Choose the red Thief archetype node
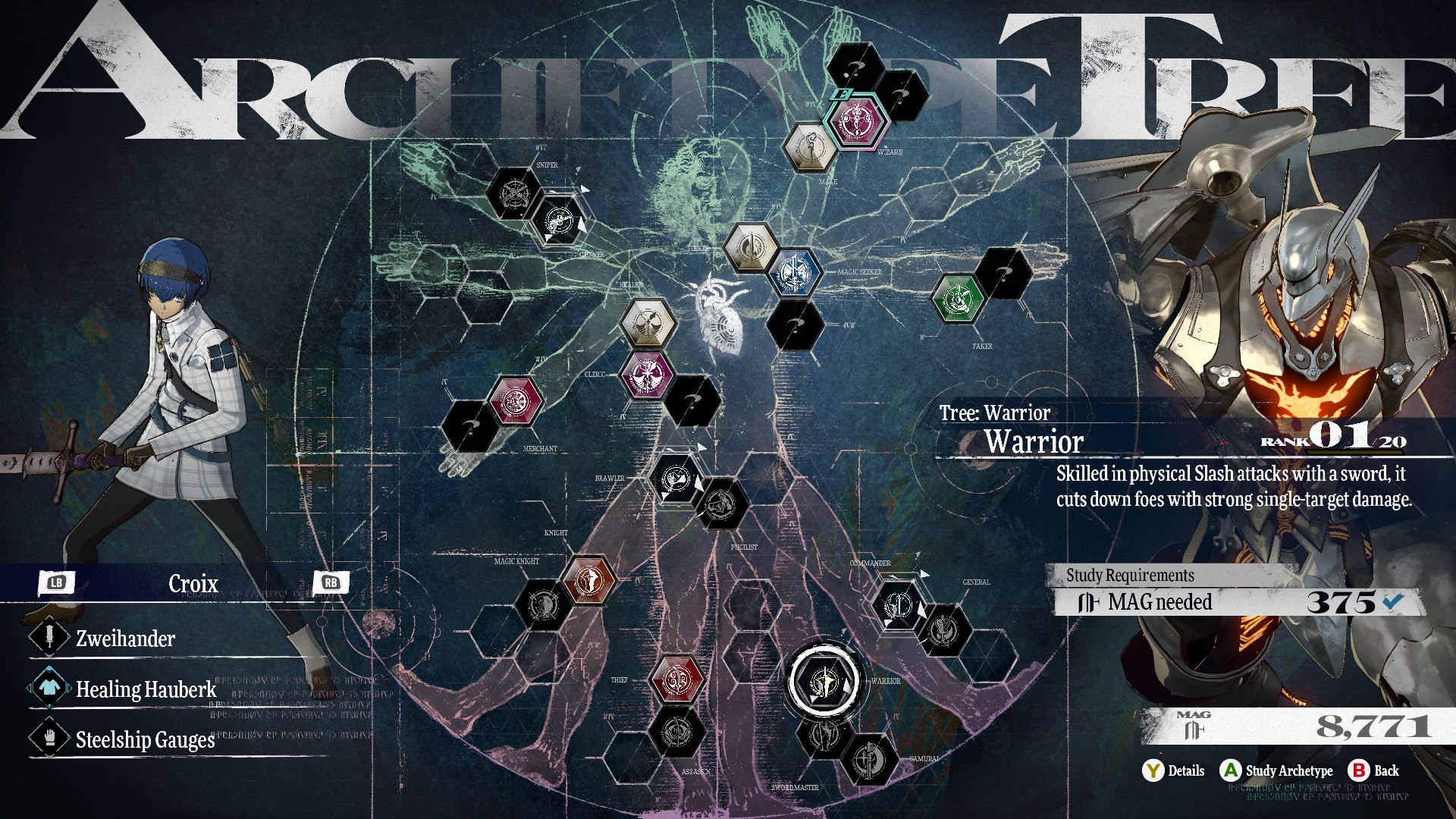Viewport: 1456px width, 819px height. tap(676, 679)
